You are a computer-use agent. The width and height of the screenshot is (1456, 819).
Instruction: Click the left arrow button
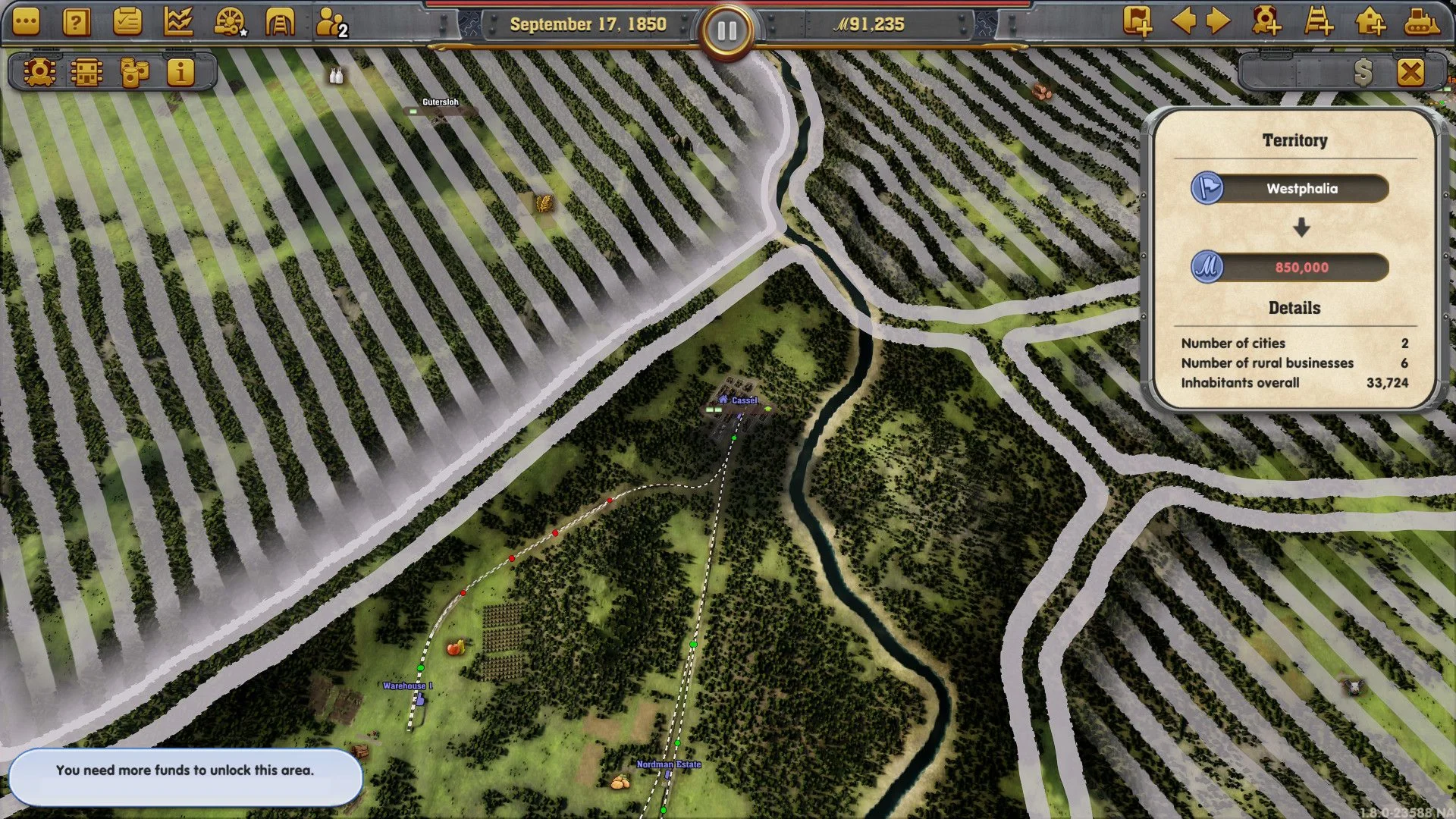[x=1184, y=21]
